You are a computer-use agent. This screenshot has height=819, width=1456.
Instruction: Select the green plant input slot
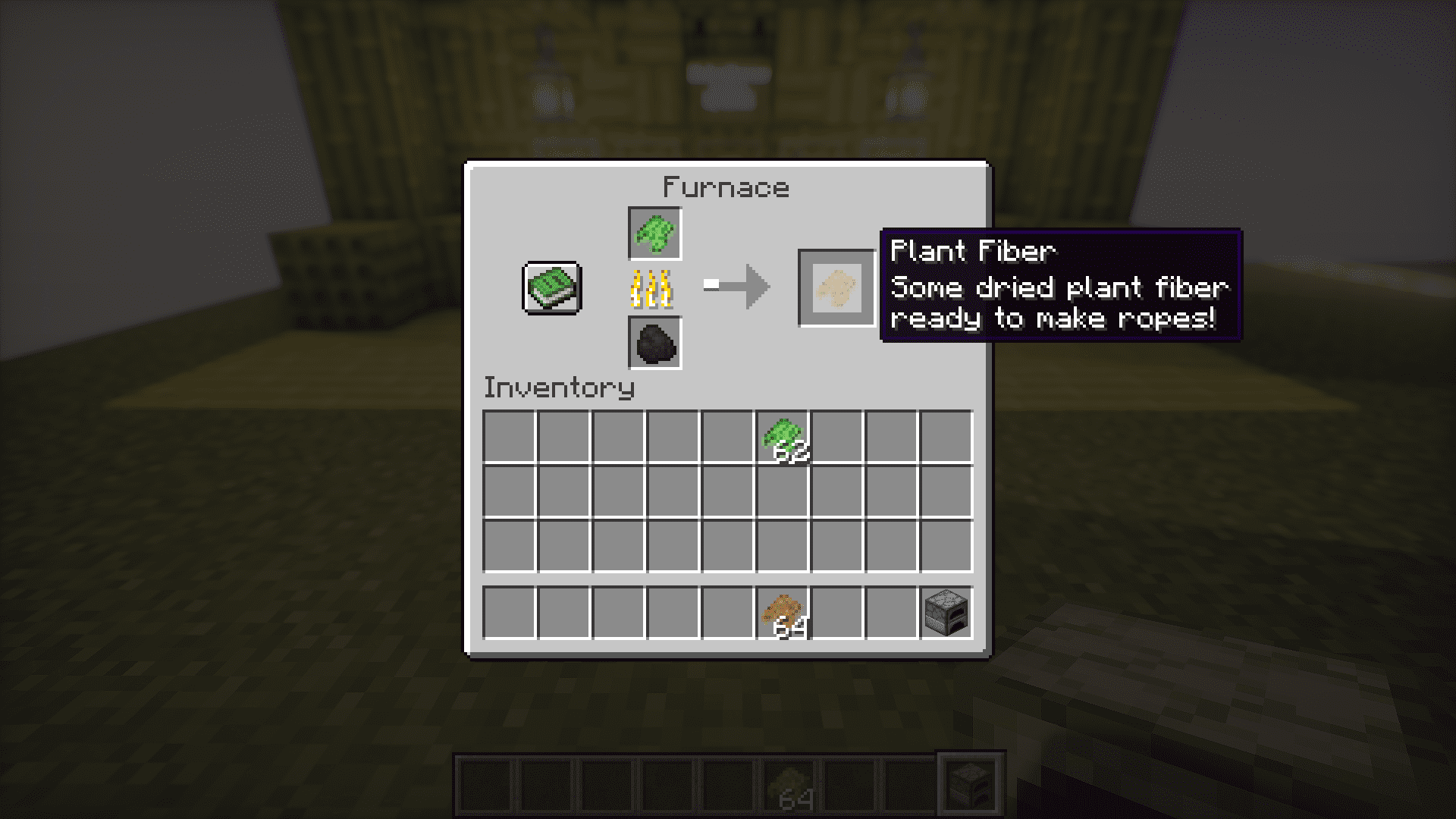pos(655,234)
